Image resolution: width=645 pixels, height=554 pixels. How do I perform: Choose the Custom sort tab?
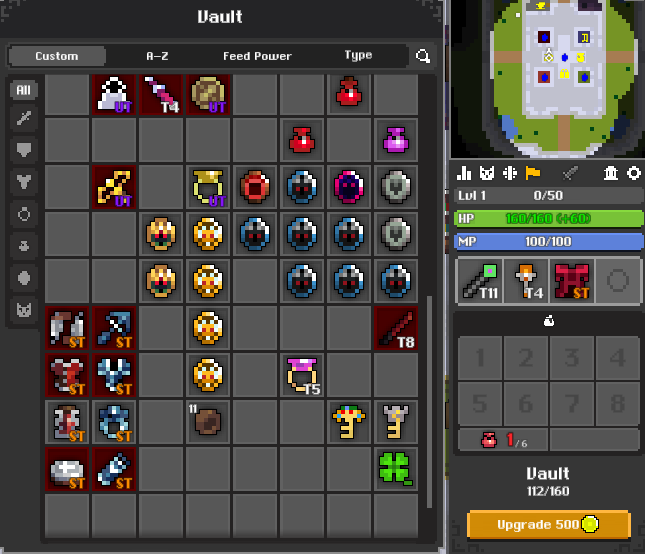click(x=57, y=56)
